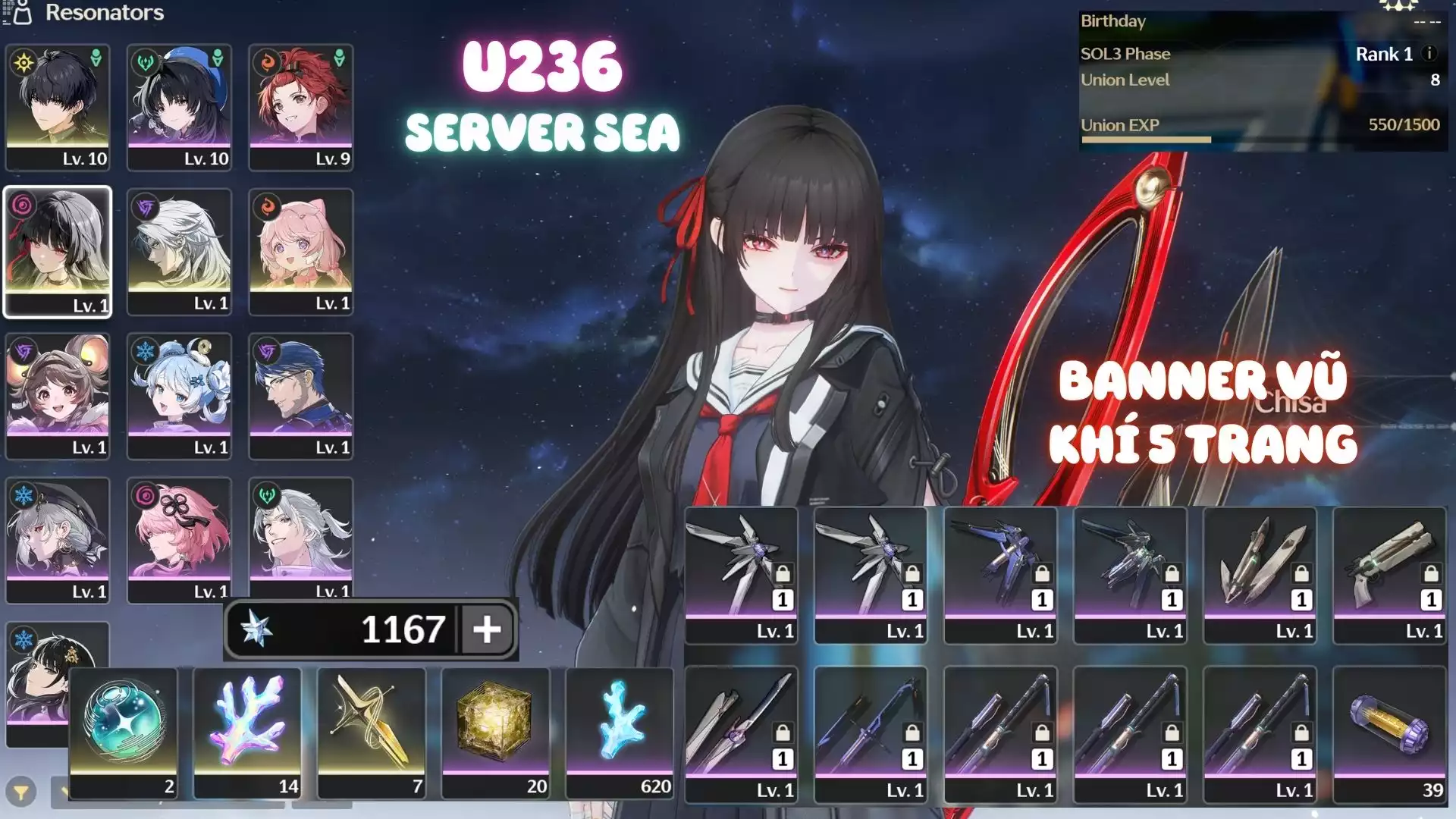Select the pink-haired resonator with cat-ear bow

tap(301, 251)
